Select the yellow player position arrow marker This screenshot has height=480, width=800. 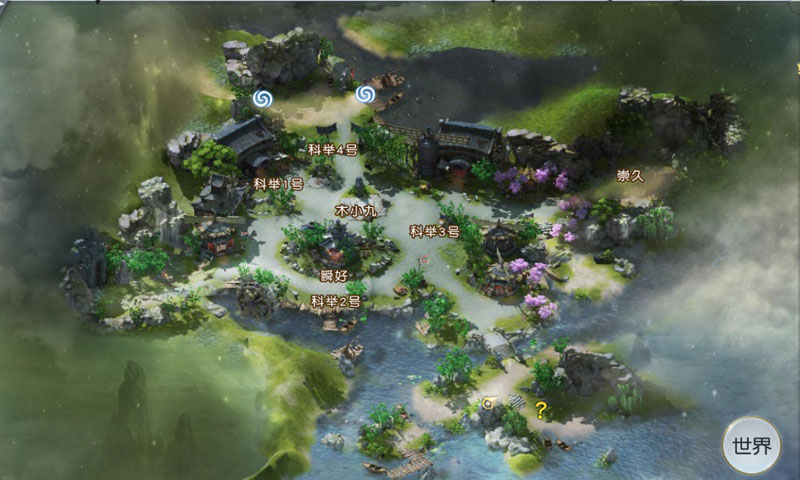pyautogui.click(x=489, y=402)
